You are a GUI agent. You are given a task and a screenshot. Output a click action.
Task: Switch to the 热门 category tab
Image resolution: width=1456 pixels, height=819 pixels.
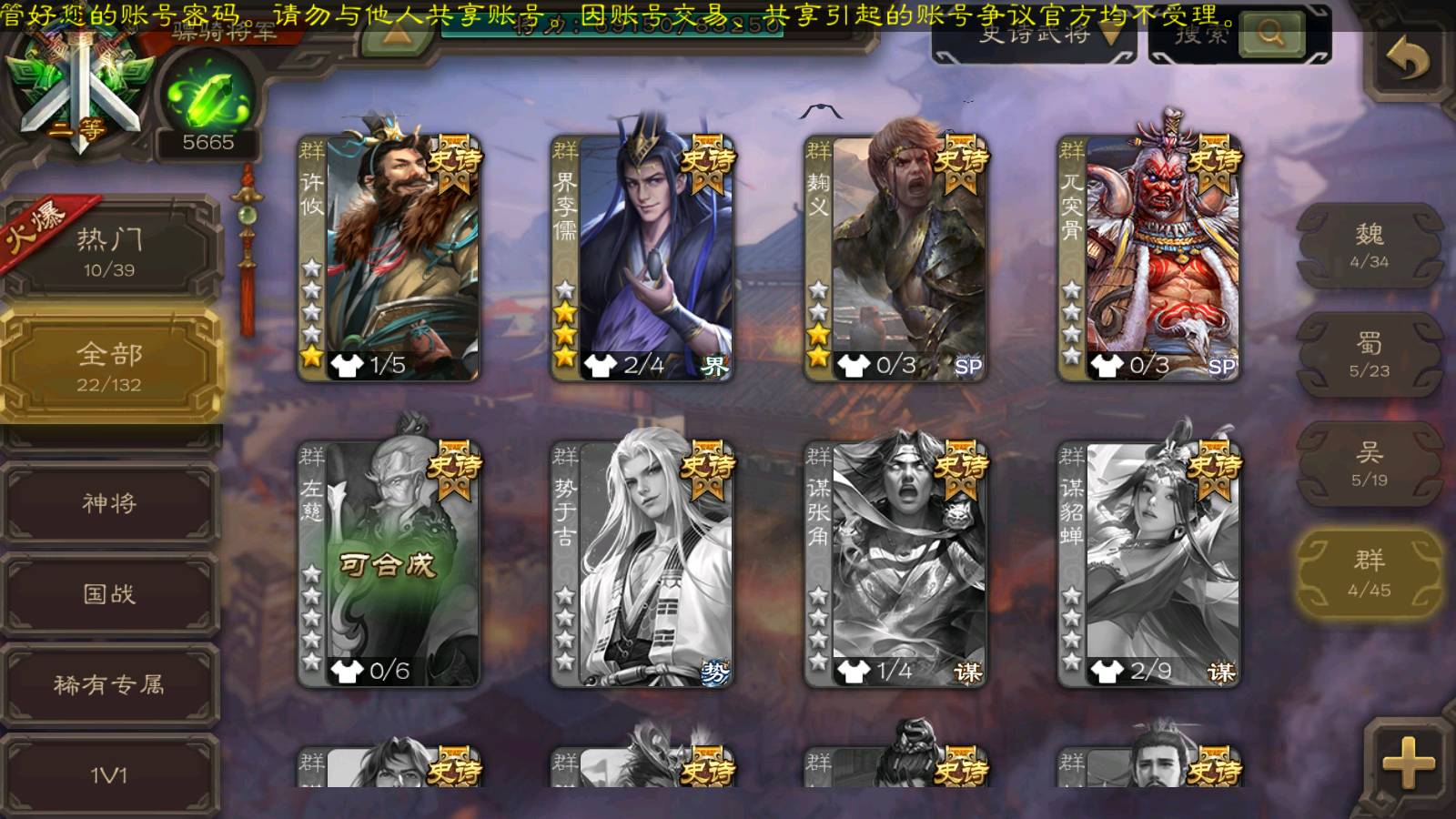coord(109,251)
